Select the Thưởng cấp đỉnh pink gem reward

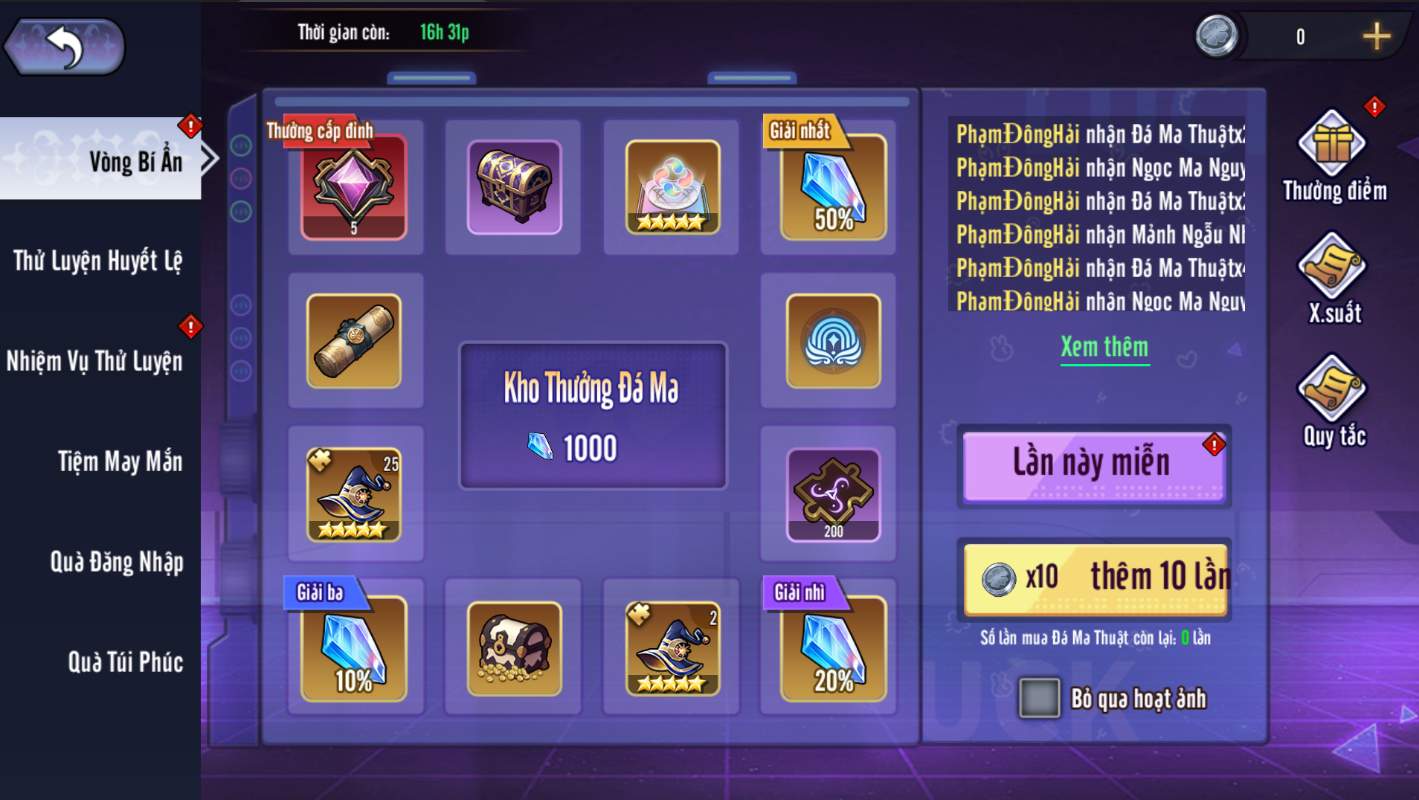(x=354, y=188)
